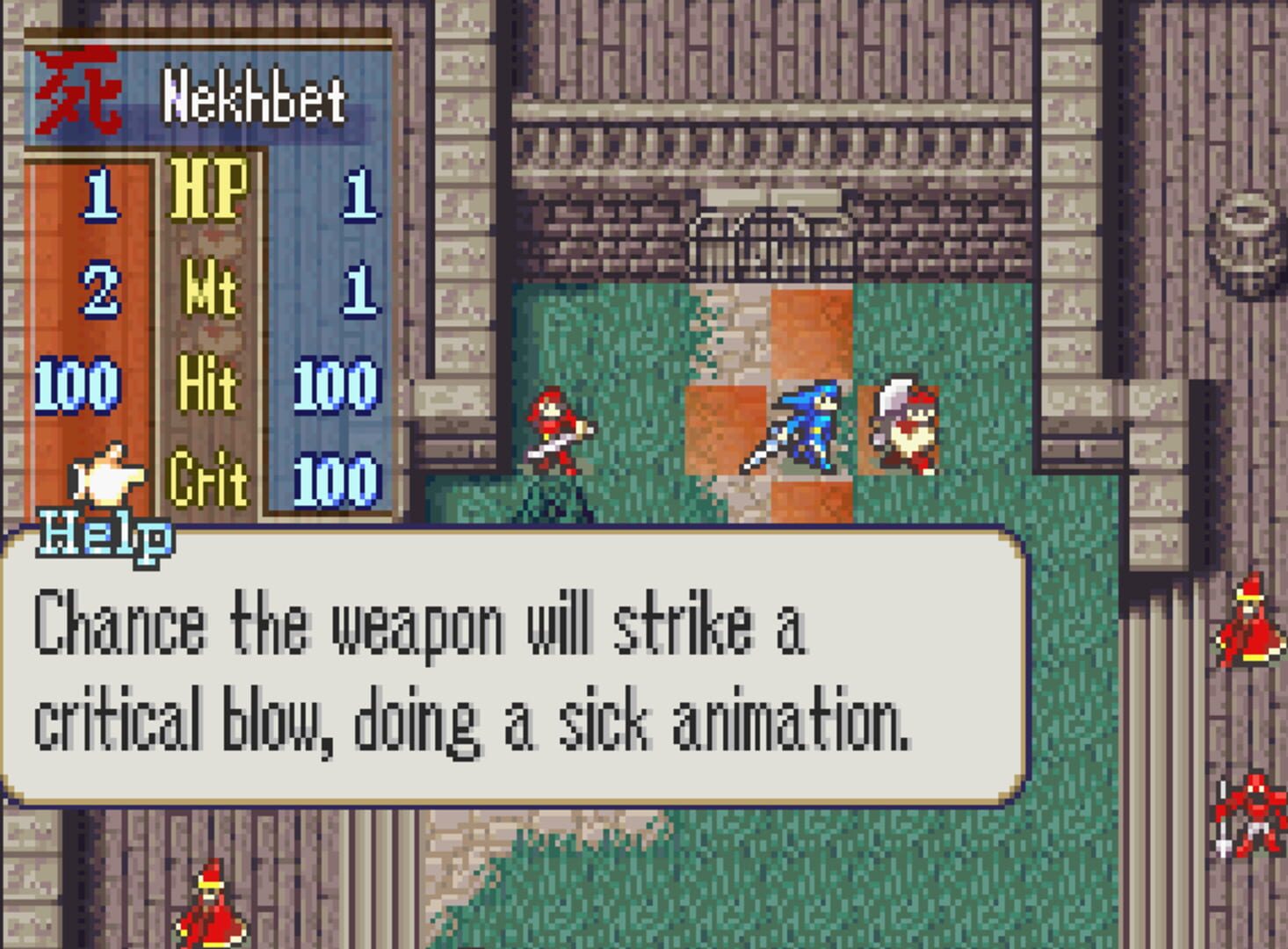Select the attacker's Crit value 100
This screenshot has width=1288, height=949.
click(x=338, y=481)
